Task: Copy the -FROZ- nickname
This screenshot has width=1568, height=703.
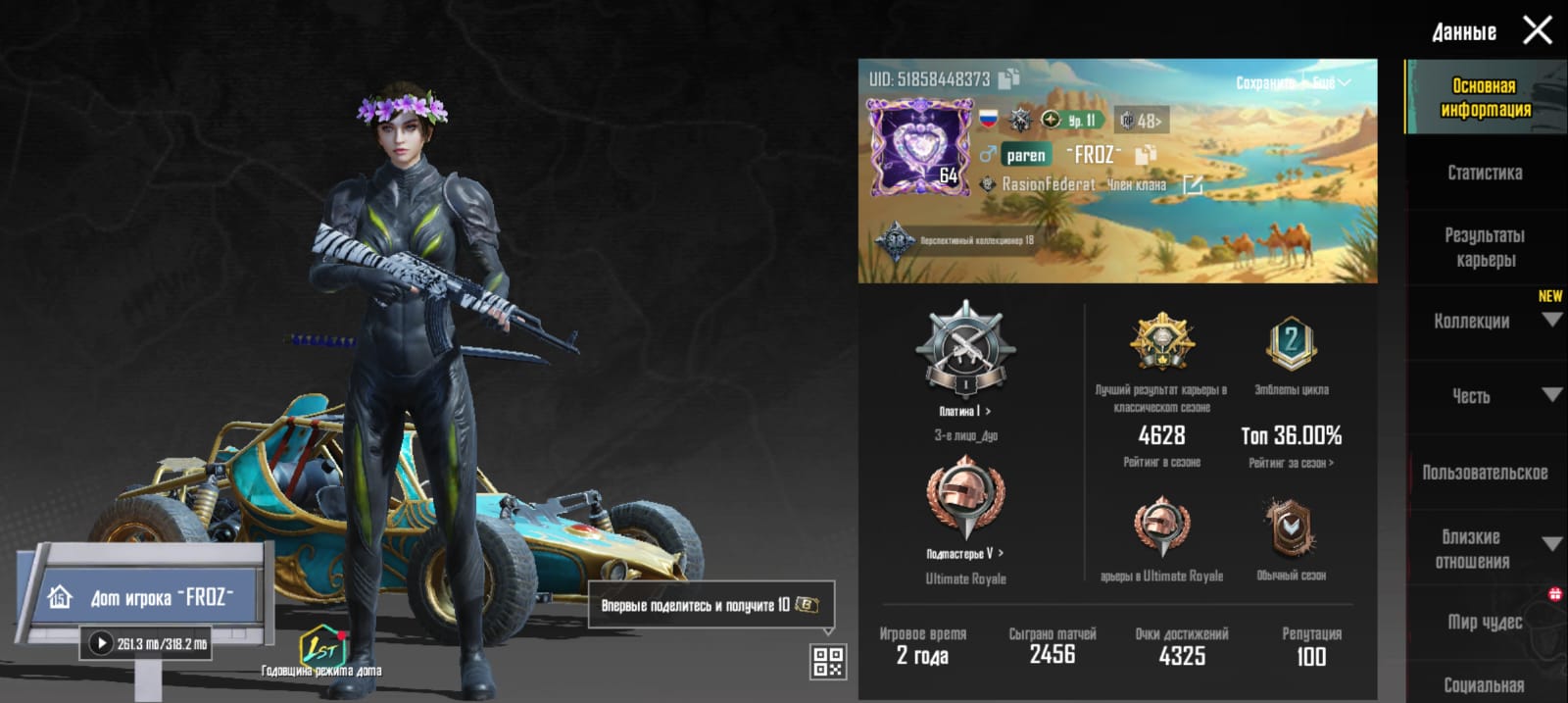Action: [1145, 155]
